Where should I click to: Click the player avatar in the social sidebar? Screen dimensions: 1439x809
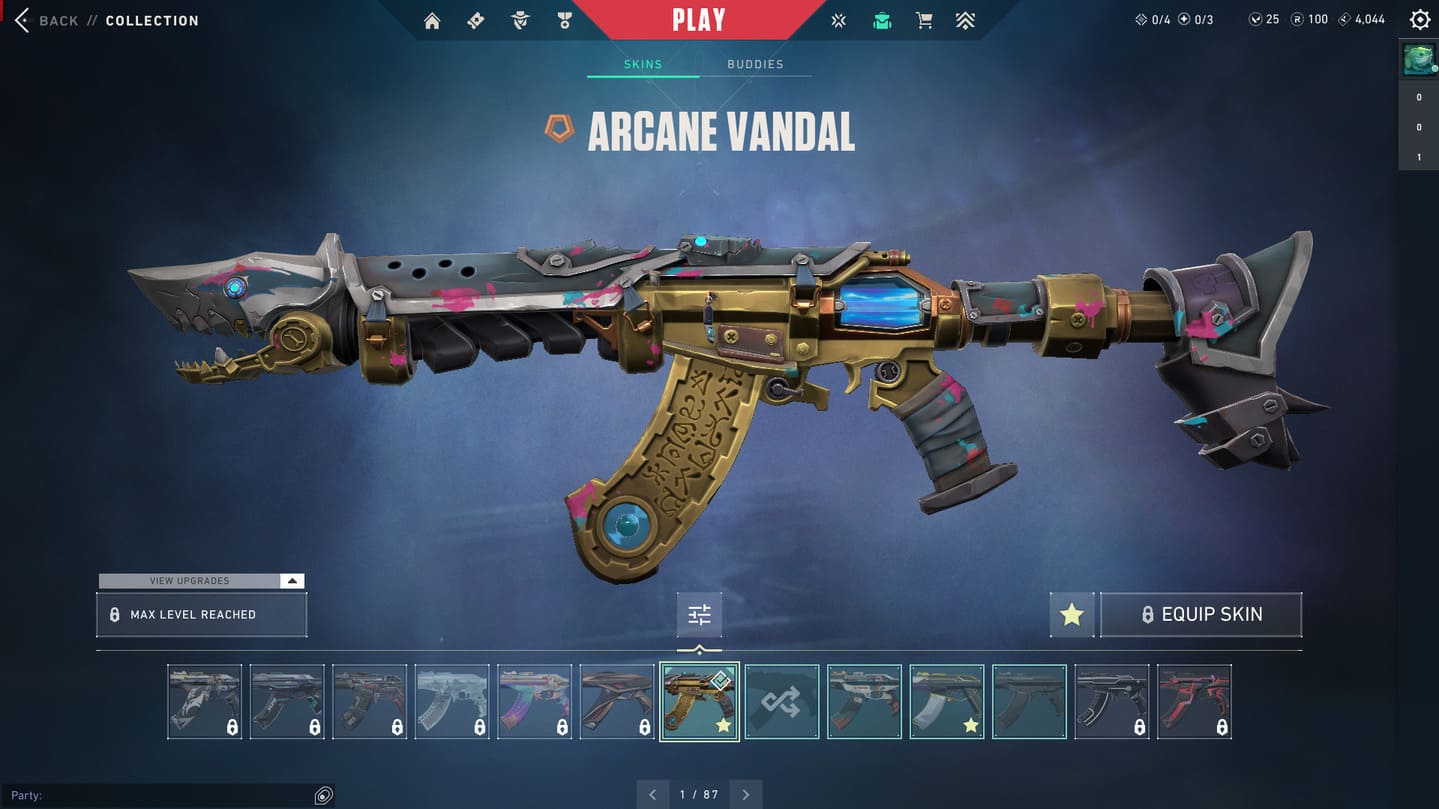tap(1418, 60)
